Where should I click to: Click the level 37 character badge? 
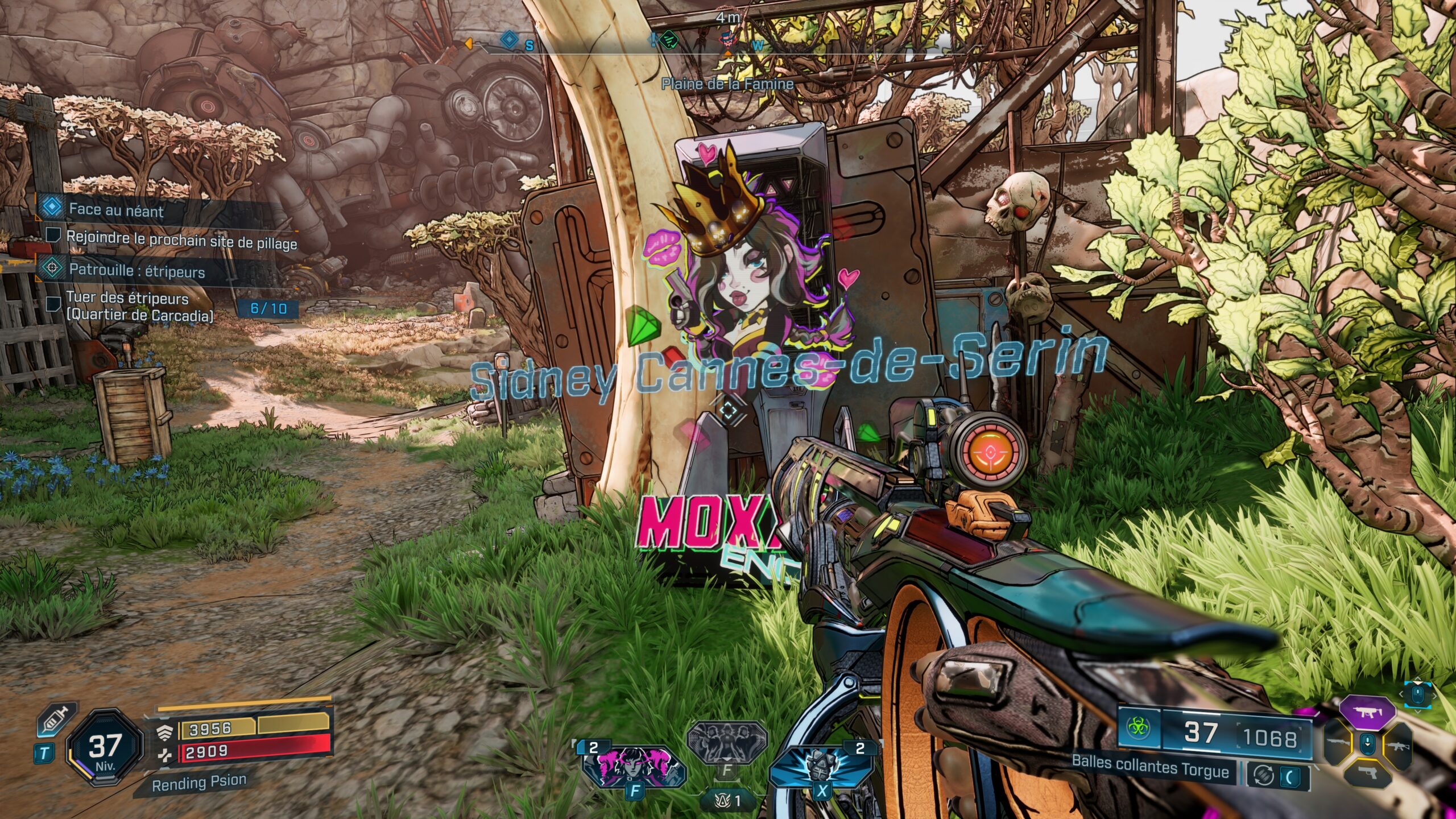(x=105, y=746)
